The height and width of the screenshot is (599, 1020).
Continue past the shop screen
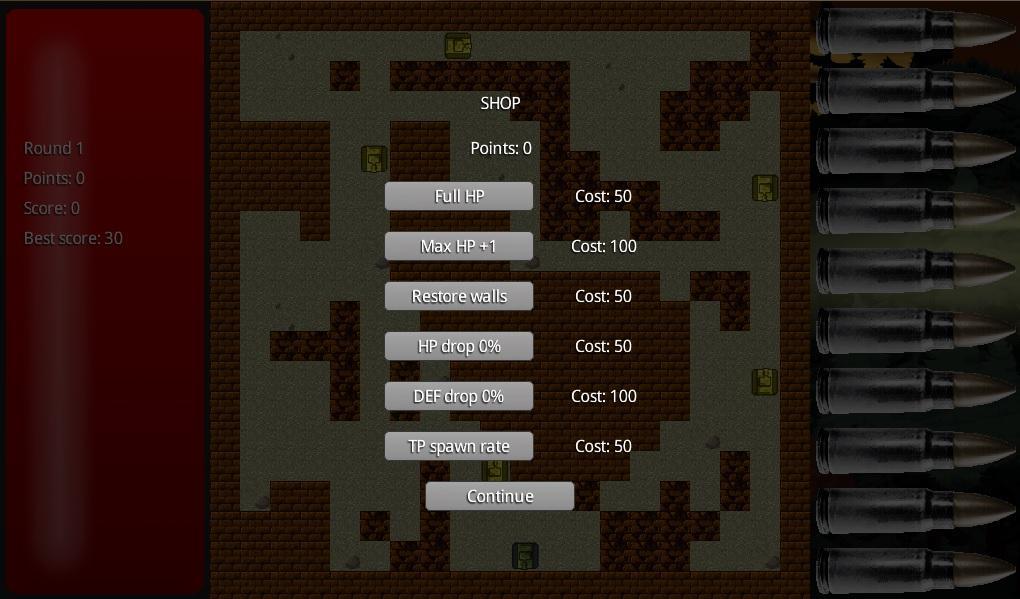[x=500, y=496]
